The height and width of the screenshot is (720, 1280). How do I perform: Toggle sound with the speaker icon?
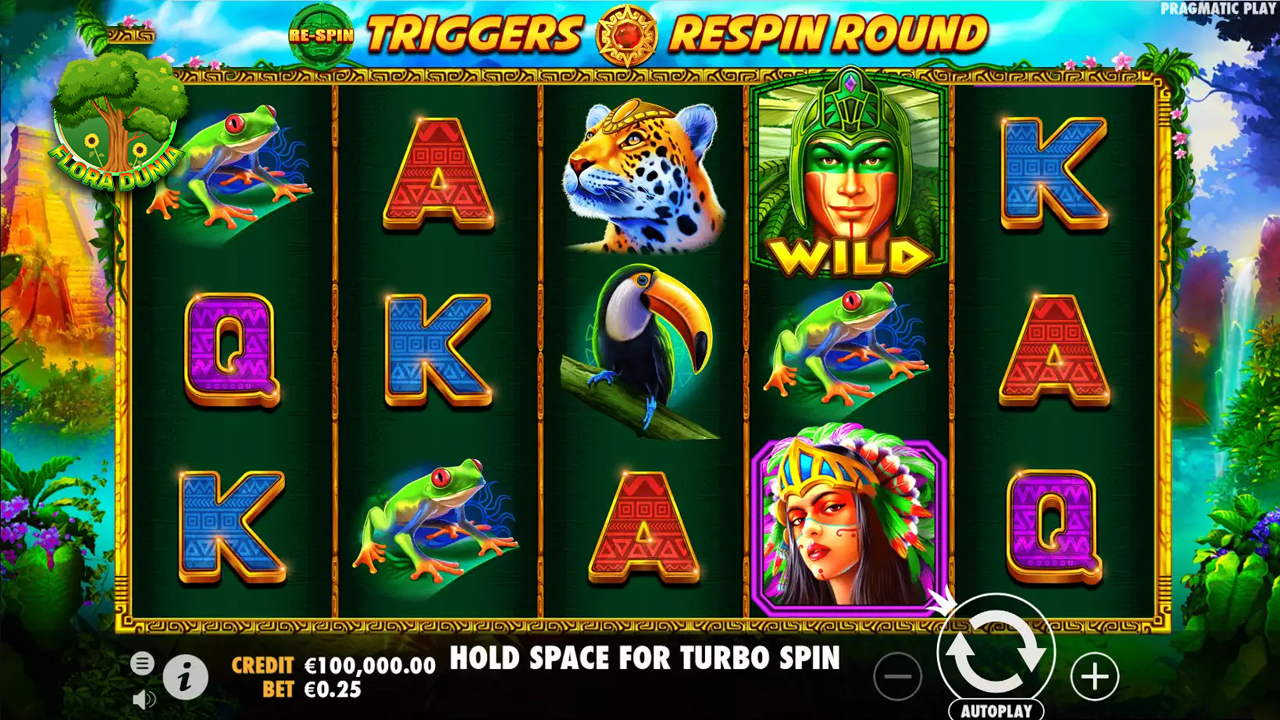(x=143, y=697)
